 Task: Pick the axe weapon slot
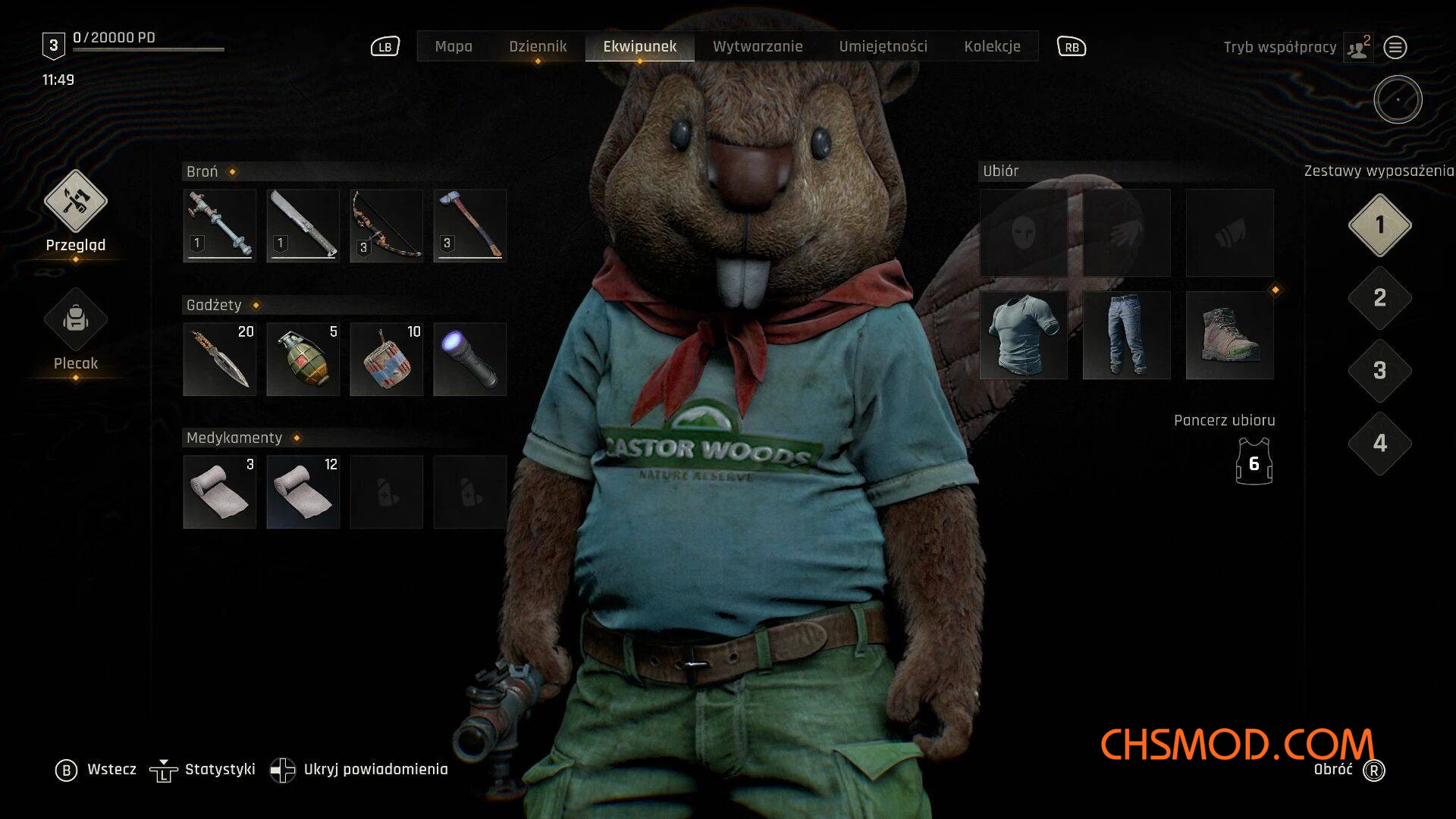470,226
